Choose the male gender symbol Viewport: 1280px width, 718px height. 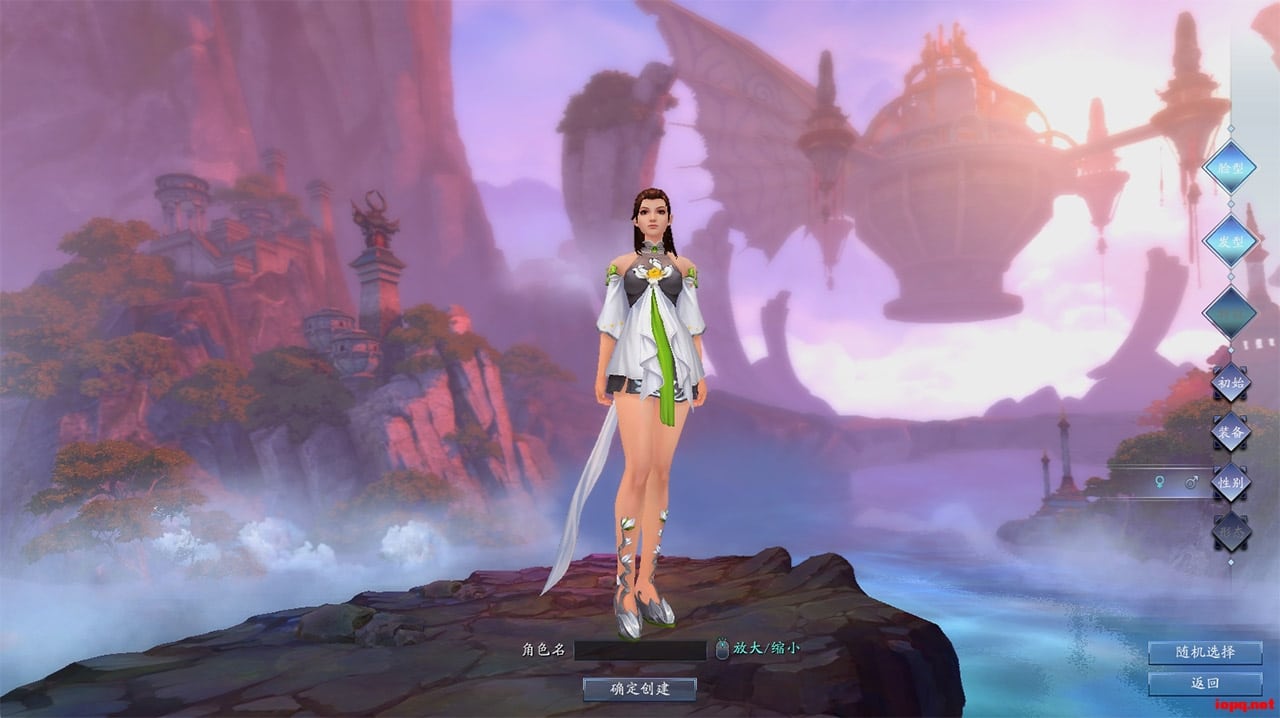point(1191,482)
